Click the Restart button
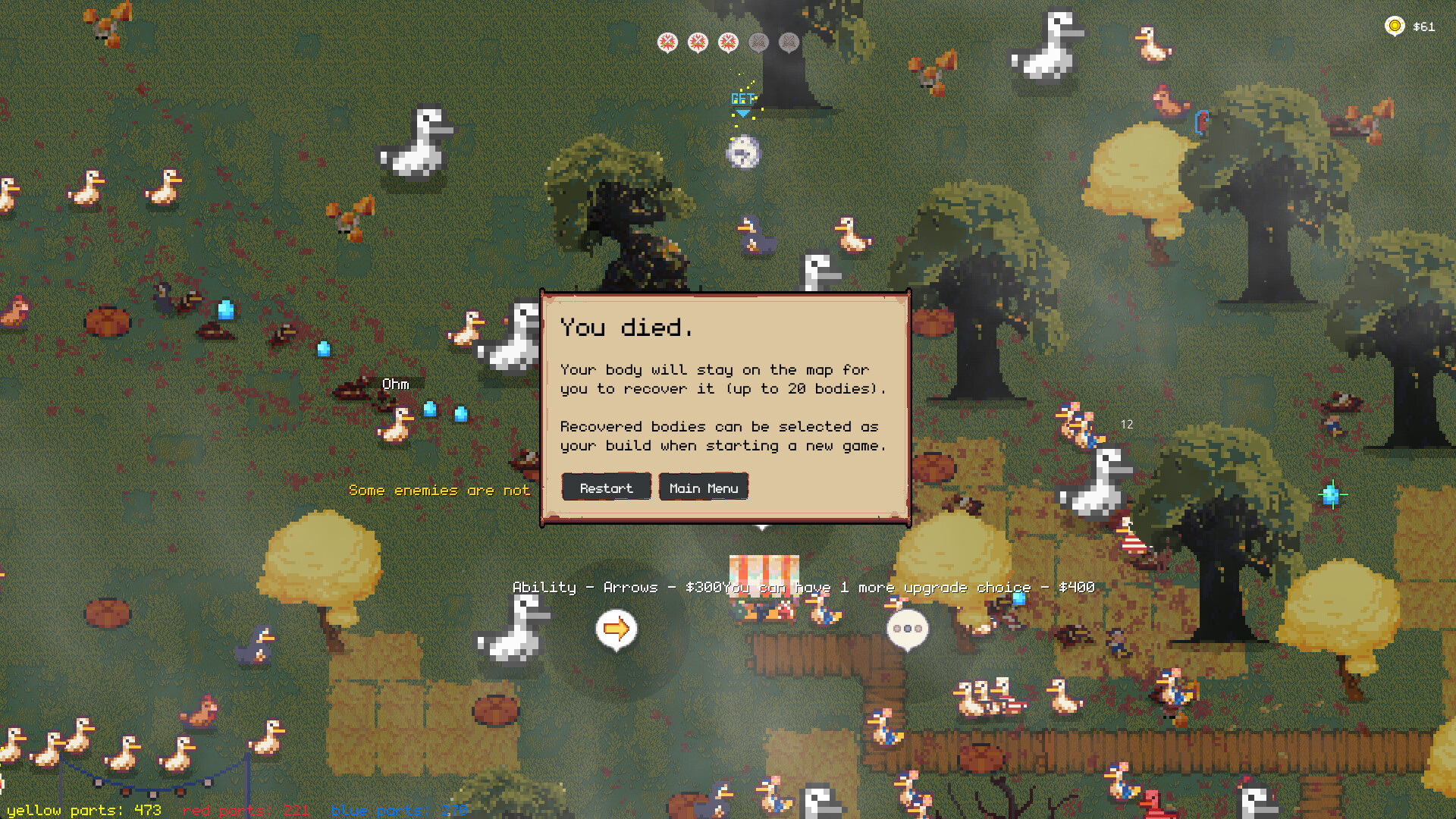 click(x=606, y=487)
